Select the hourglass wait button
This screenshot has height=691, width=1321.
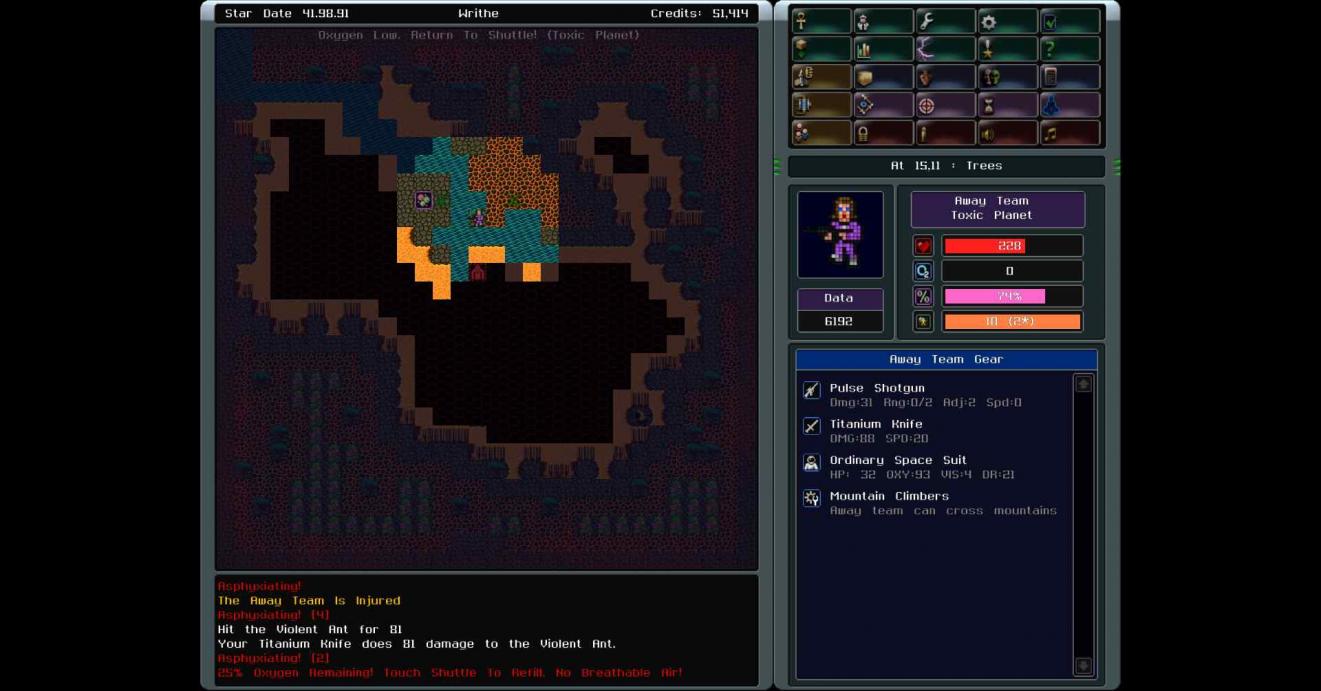pyautogui.click(x=1007, y=105)
